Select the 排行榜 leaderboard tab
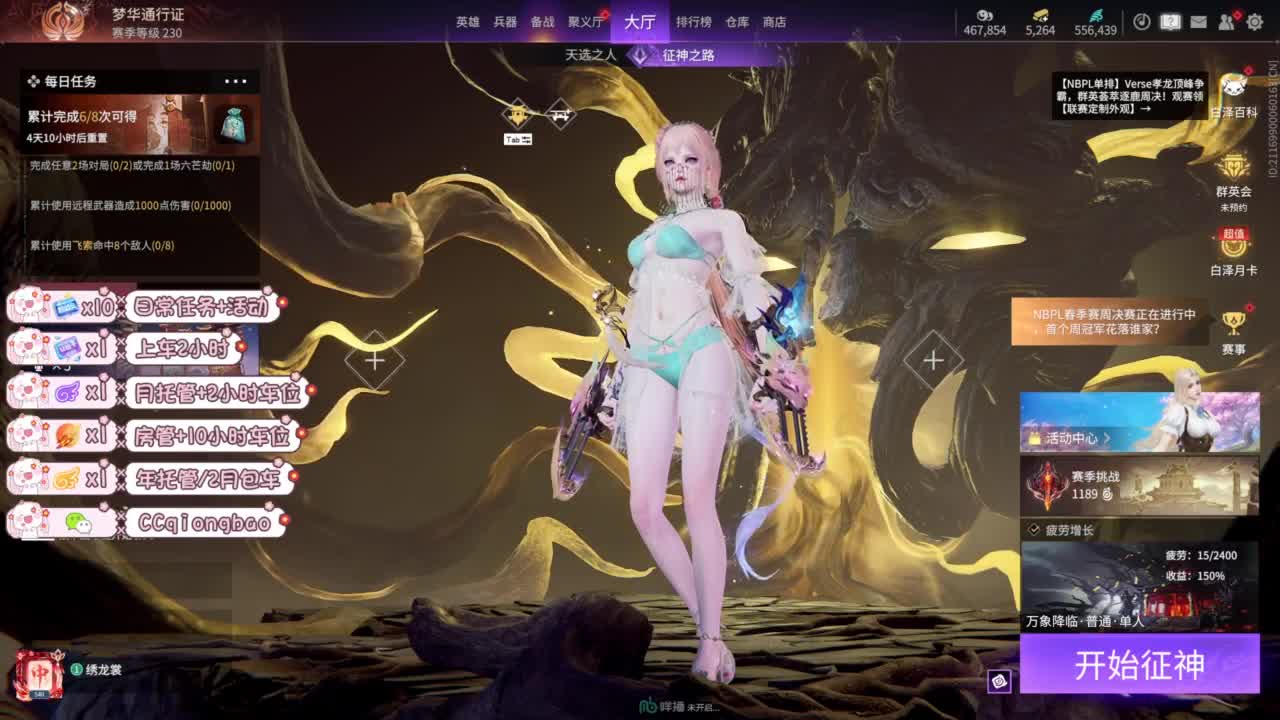1280x720 pixels. pyautogui.click(x=693, y=22)
